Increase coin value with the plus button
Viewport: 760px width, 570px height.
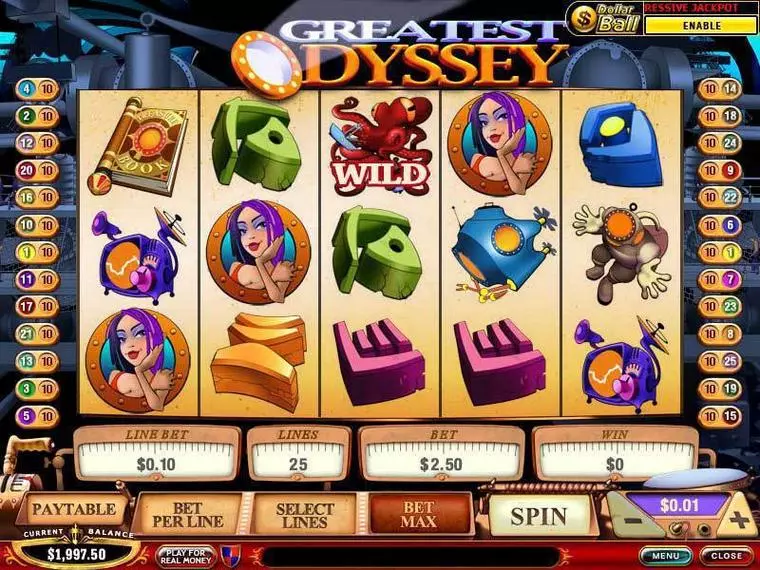[x=738, y=520]
